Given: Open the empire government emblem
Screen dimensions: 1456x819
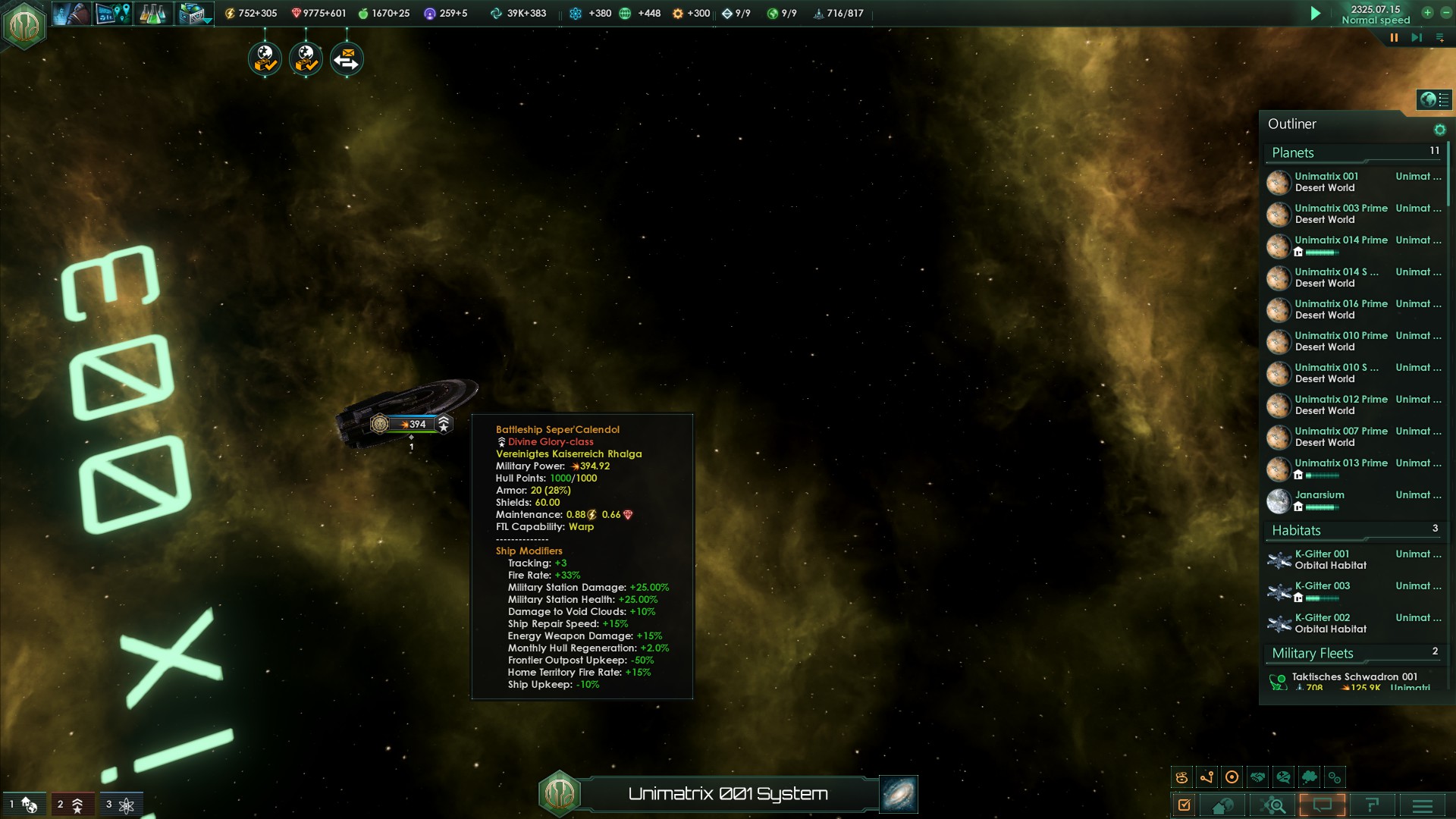Looking at the screenshot, I should [24, 26].
